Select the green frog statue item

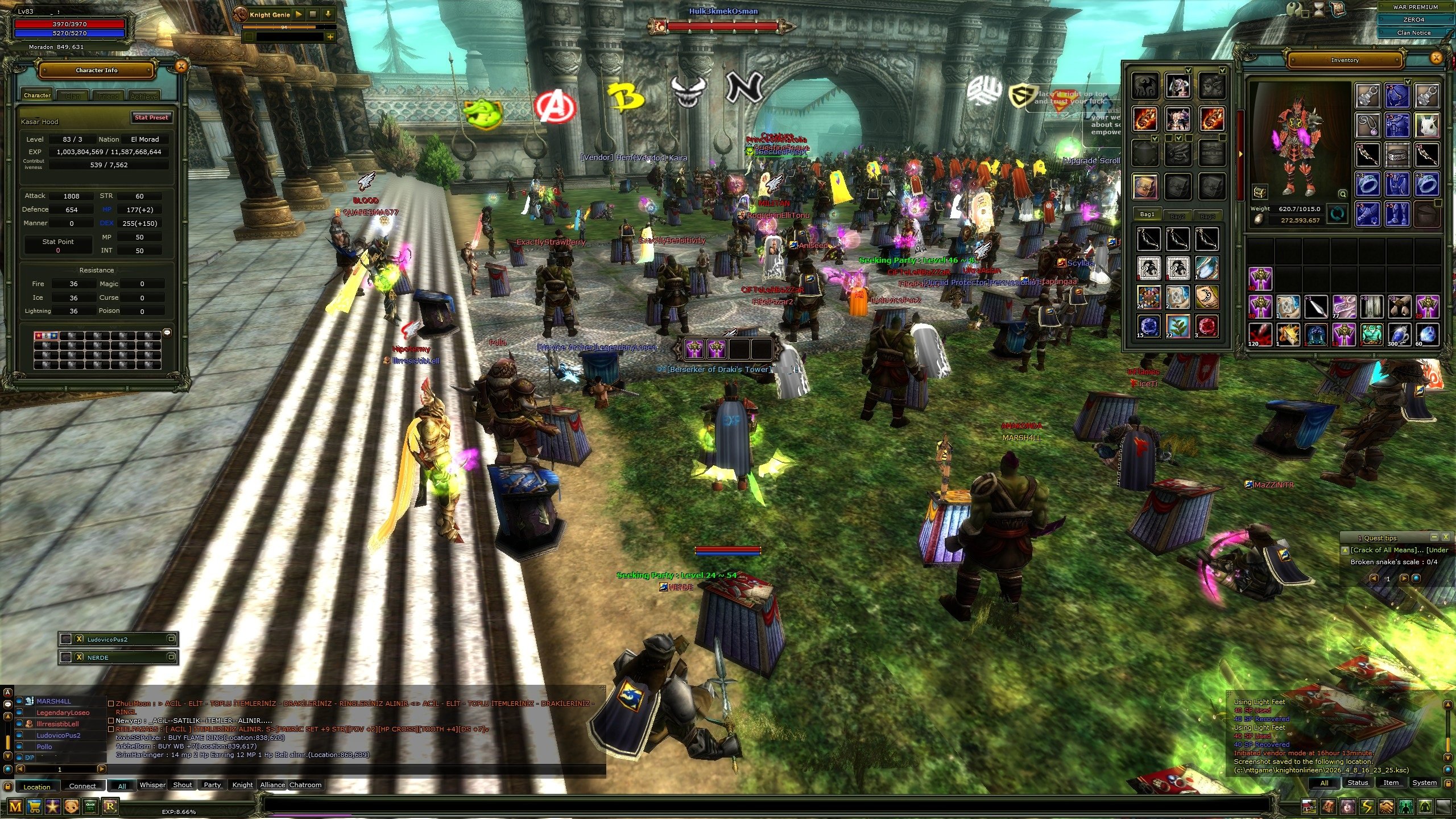point(1371,334)
